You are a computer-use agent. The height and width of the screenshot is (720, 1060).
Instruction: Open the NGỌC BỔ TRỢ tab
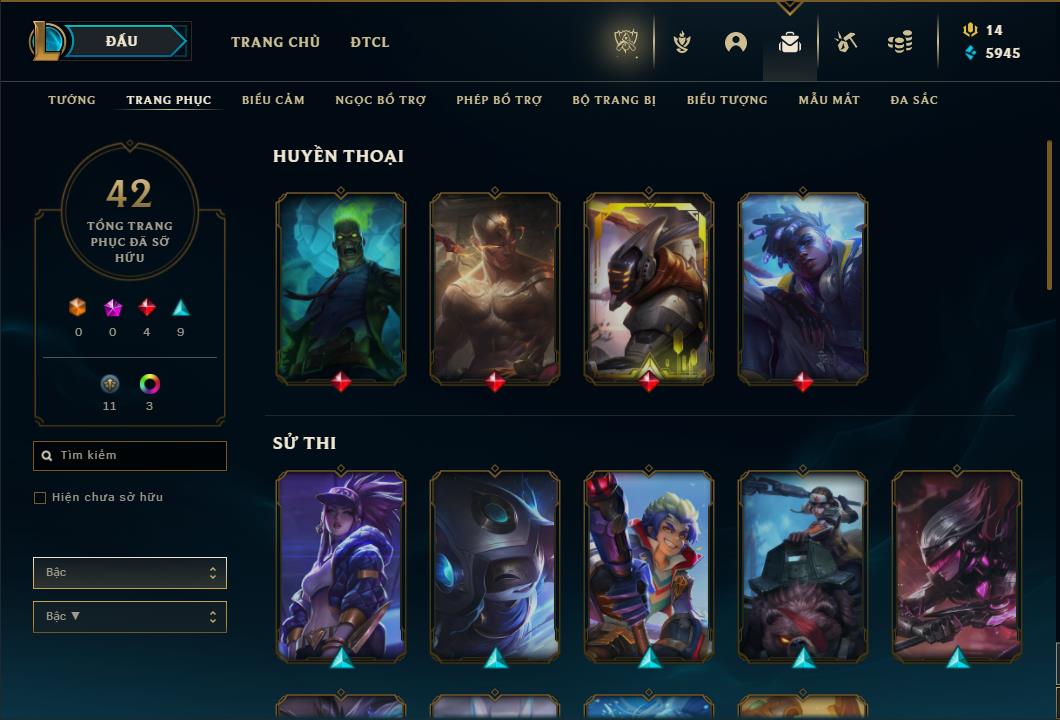(x=380, y=100)
